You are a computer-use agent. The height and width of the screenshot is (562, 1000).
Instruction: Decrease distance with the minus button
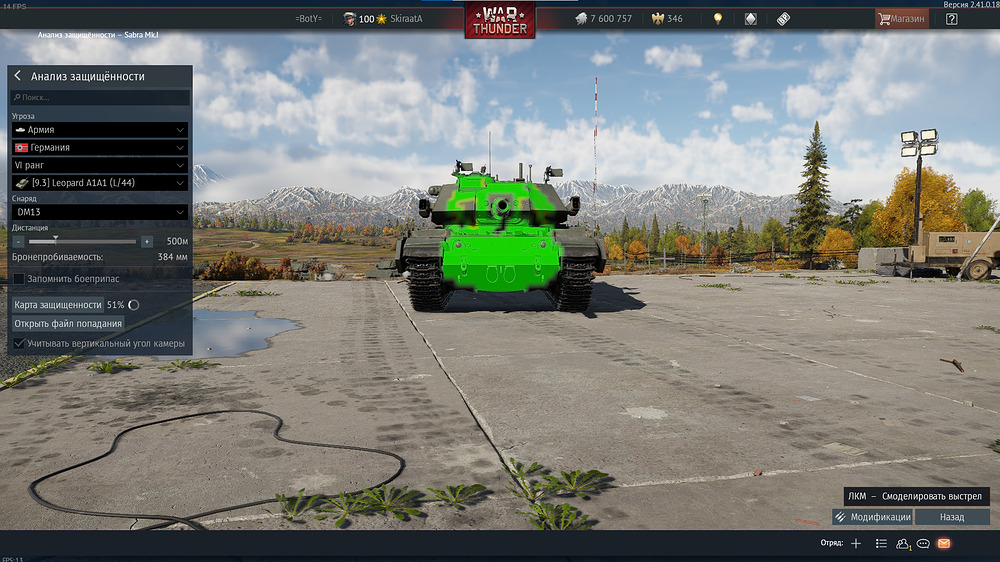(x=19, y=241)
